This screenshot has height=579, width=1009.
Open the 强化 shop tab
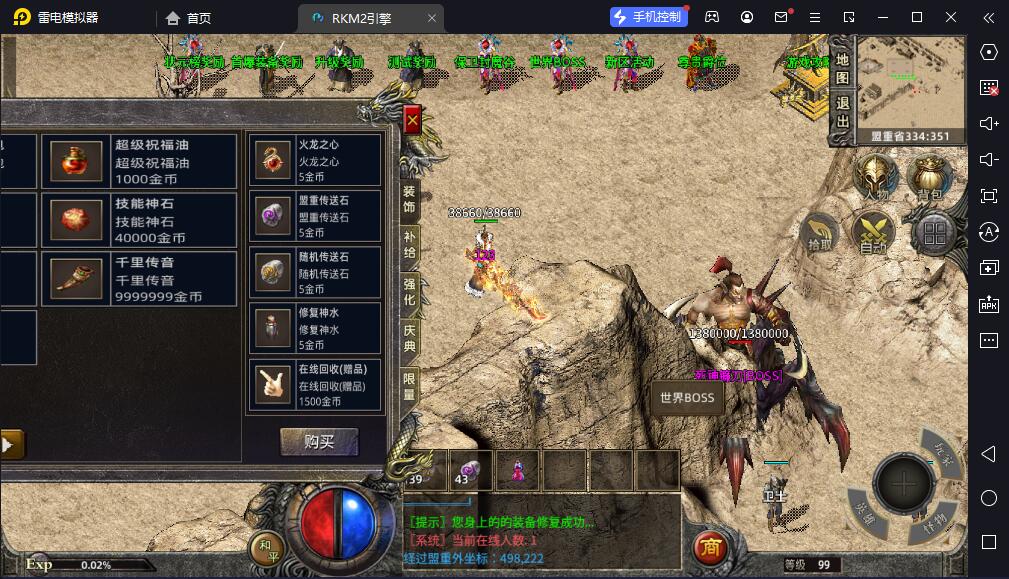click(409, 291)
